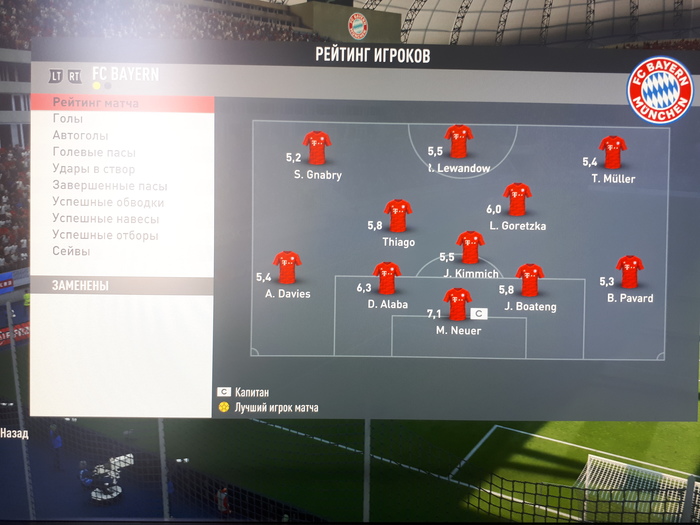Pick S. Gnabry on the pitch

[x=317, y=148]
